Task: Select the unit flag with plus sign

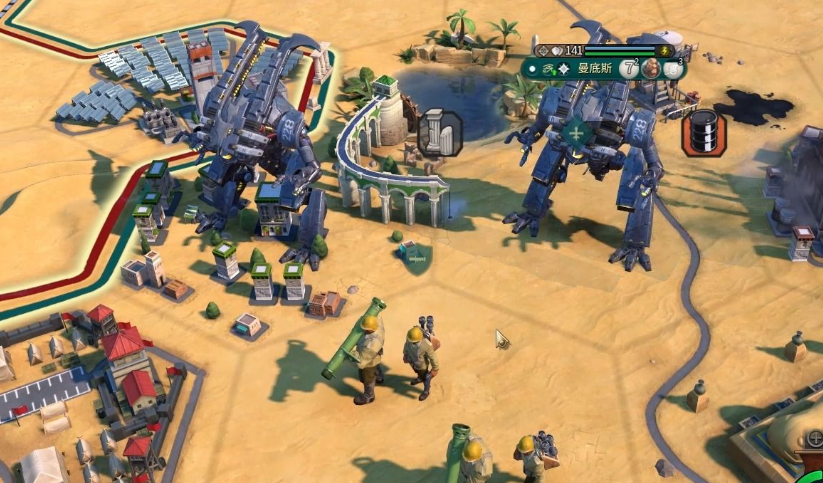Action: coord(576,134)
